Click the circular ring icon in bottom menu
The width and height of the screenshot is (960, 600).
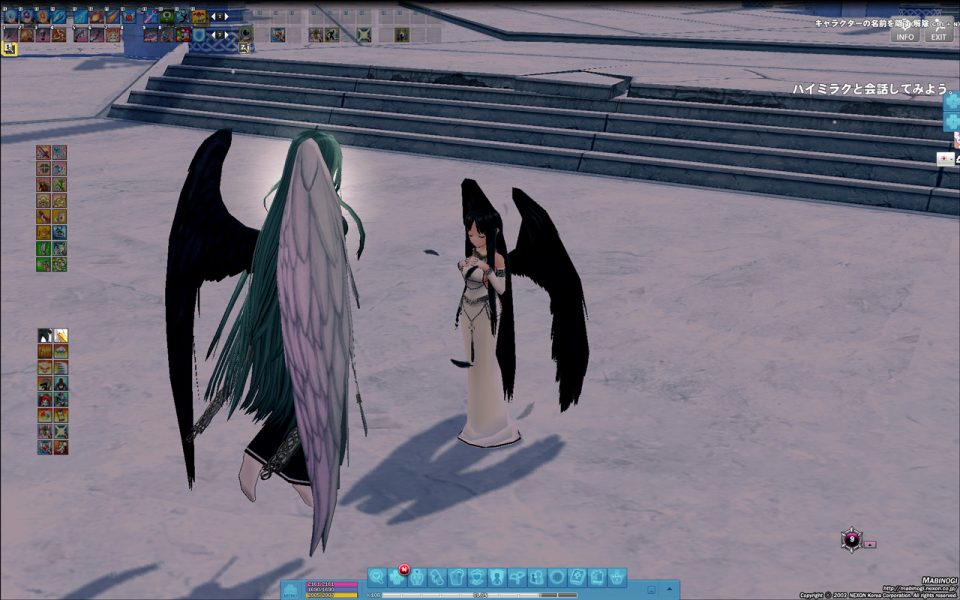(557, 577)
